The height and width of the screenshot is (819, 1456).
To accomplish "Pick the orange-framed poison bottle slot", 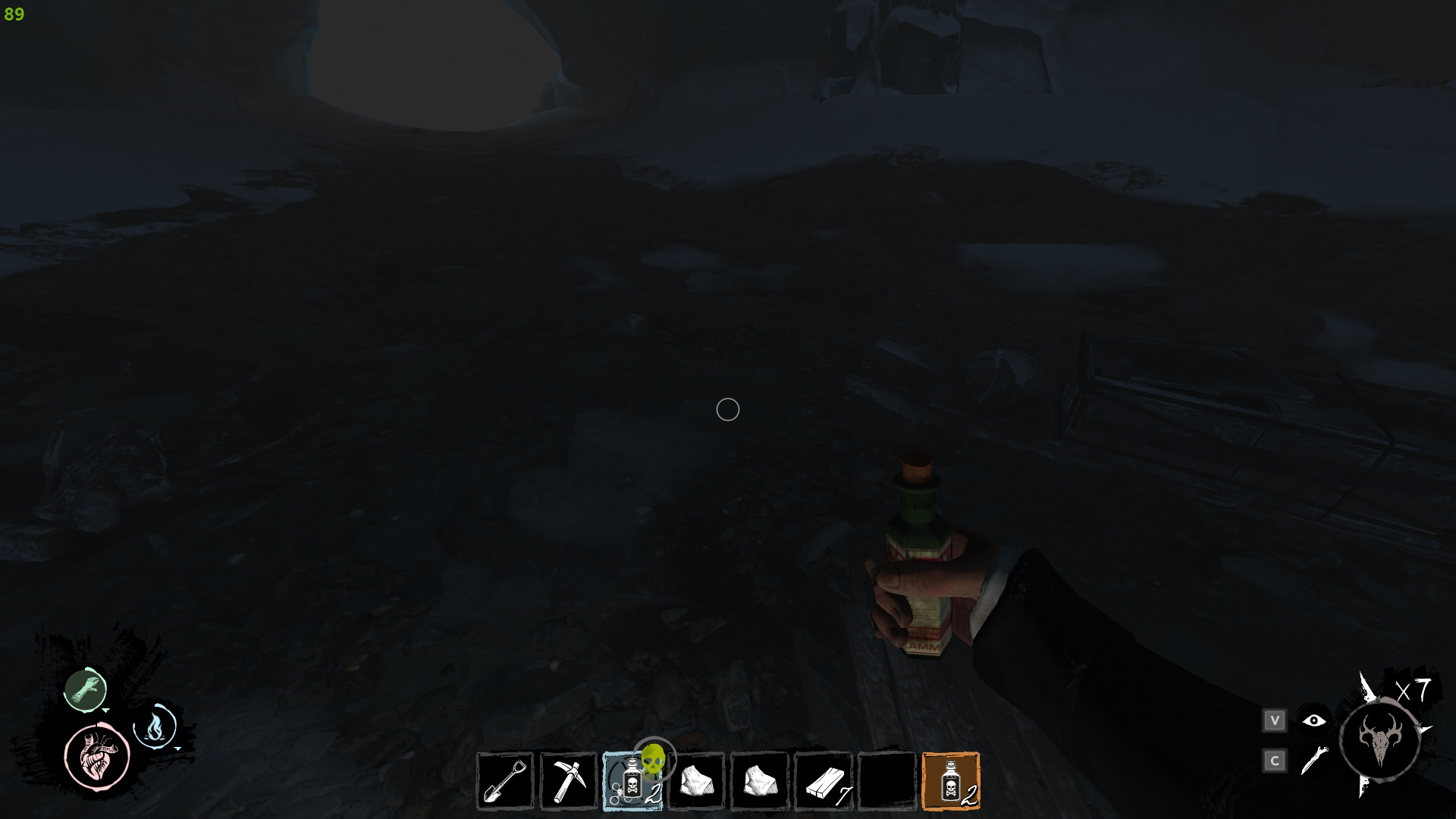I will (x=951, y=781).
